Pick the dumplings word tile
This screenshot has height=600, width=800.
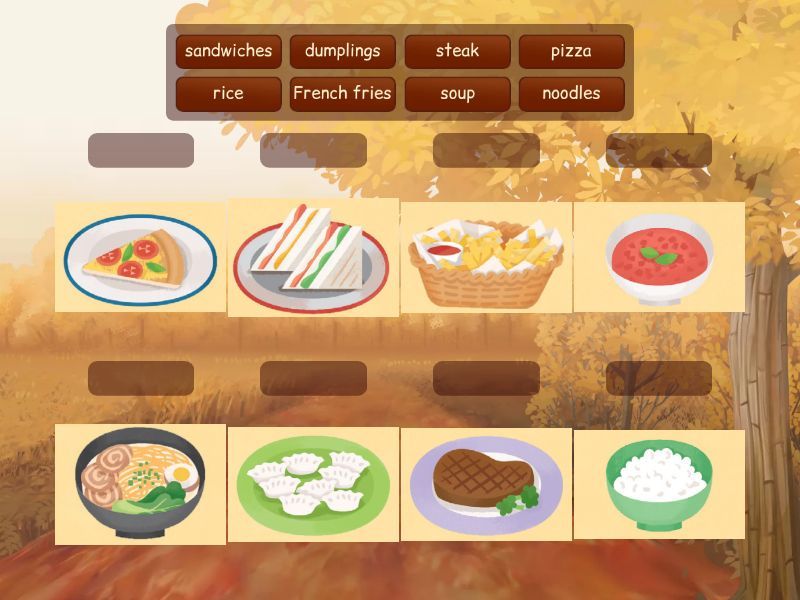(x=343, y=51)
